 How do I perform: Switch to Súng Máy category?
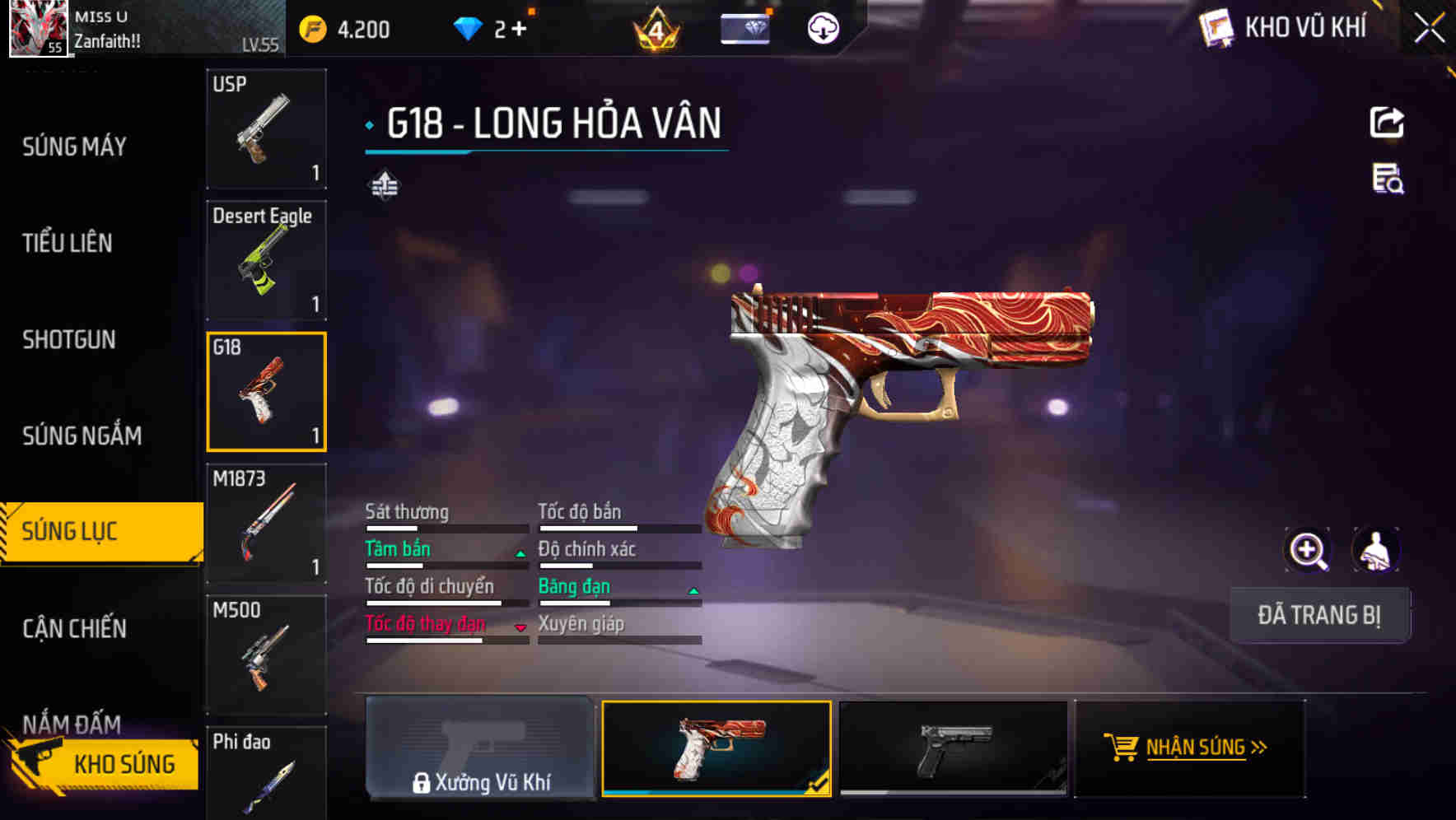point(74,147)
